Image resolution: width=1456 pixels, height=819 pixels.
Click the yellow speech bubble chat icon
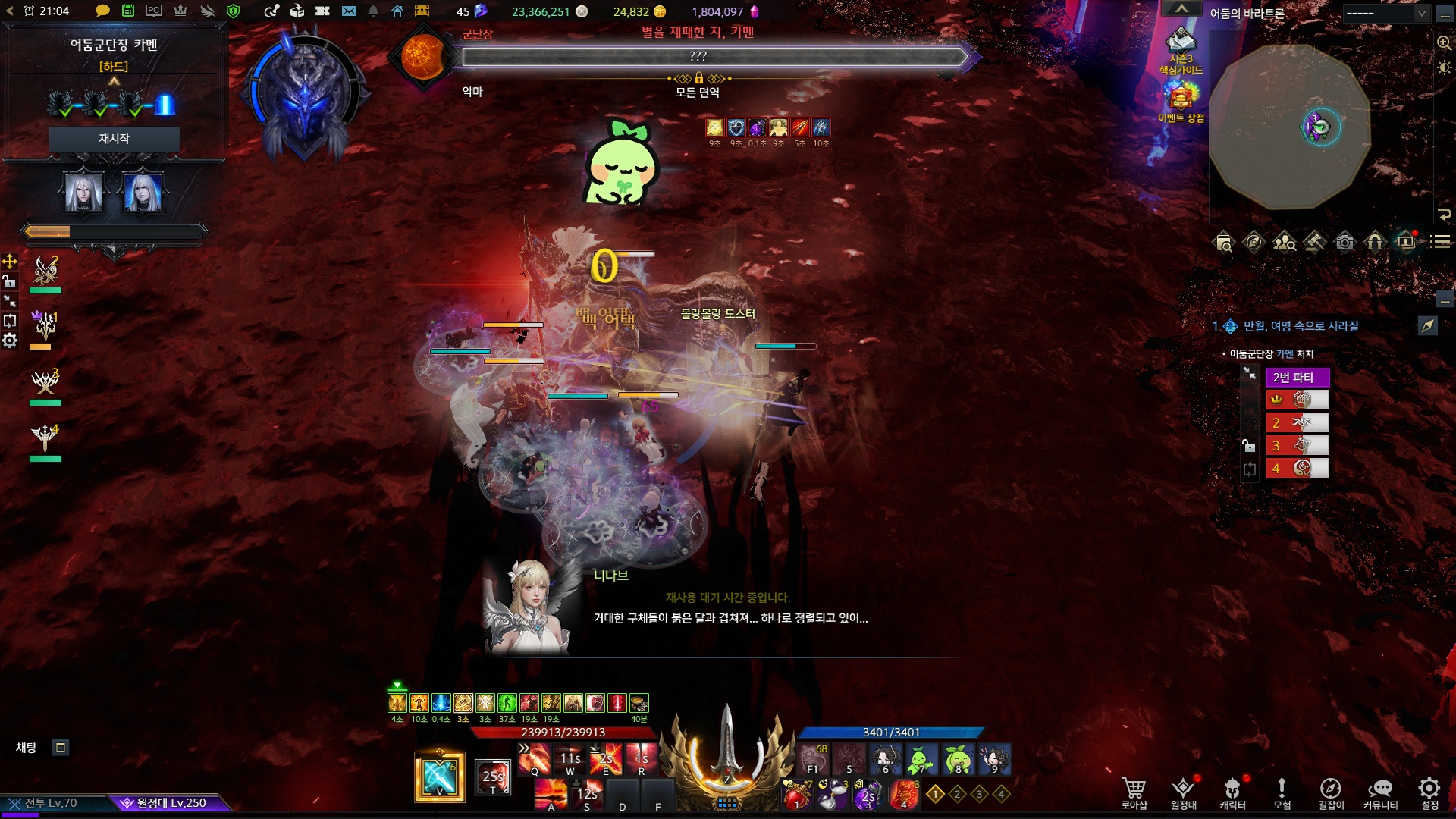(x=102, y=11)
